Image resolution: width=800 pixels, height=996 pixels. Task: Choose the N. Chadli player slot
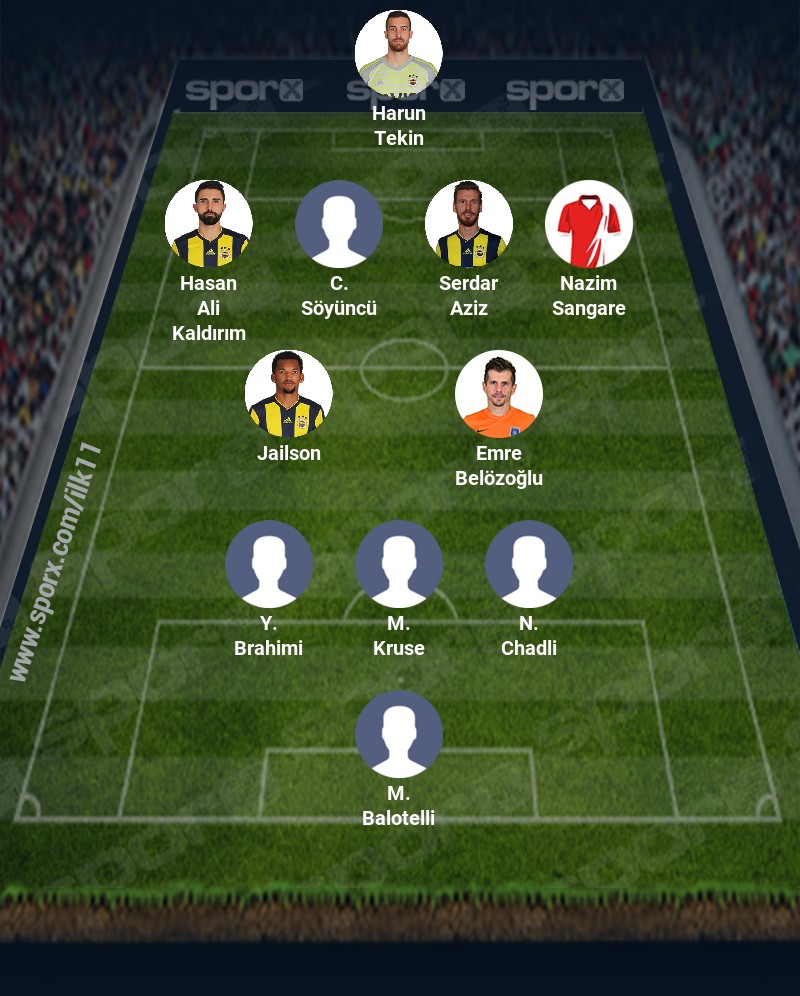[529, 564]
